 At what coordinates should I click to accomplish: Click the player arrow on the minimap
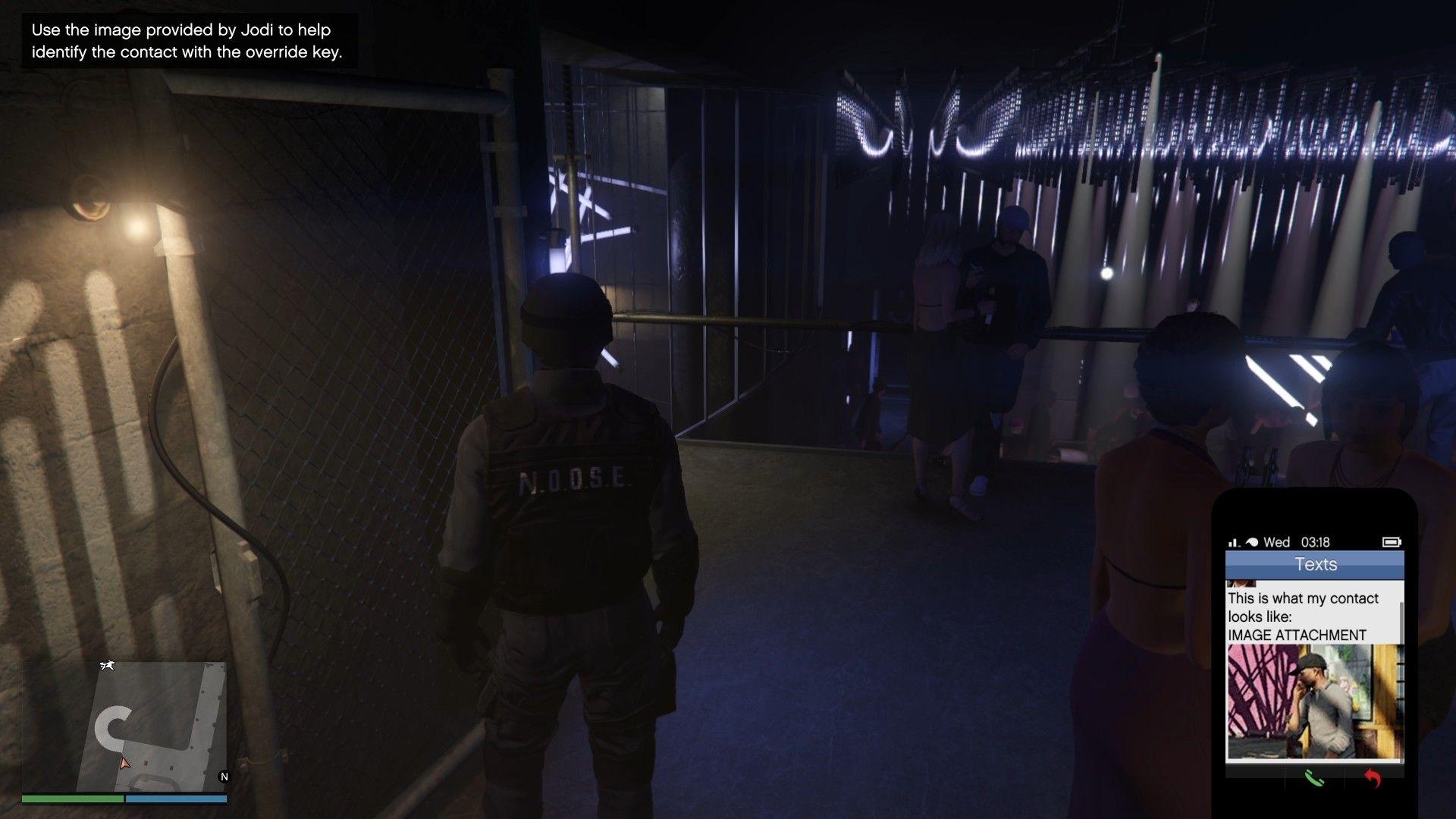point(125,762)
